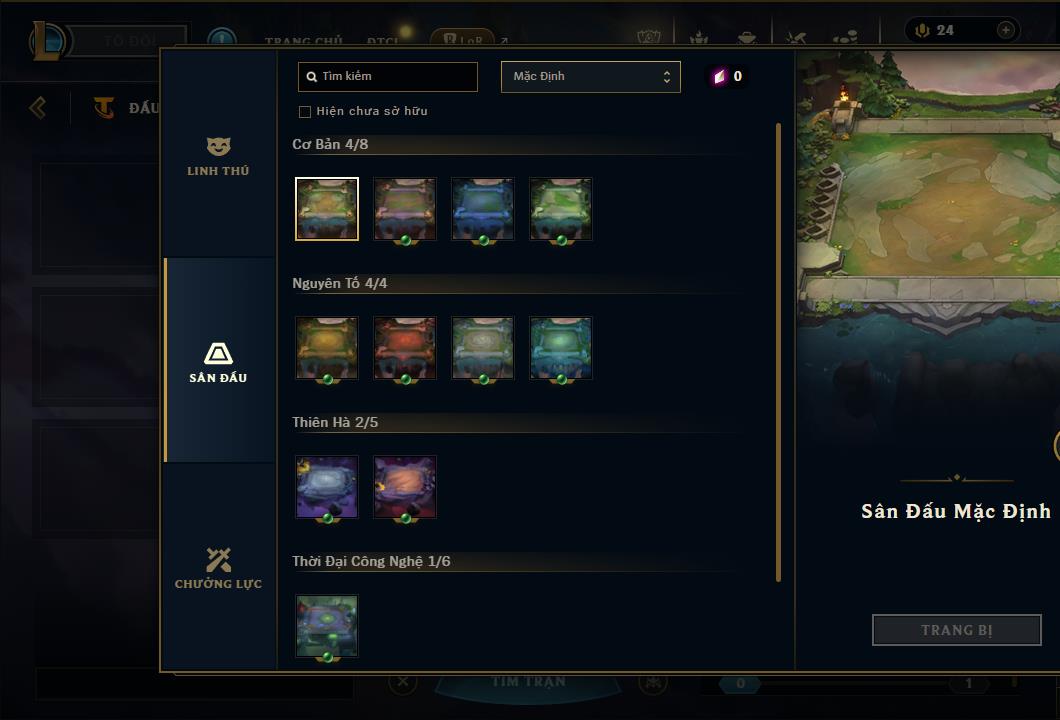Choose the teal-blue Nguyên Tố arena
This screenshot has width=1060, height=720.
tap(561, 348)
